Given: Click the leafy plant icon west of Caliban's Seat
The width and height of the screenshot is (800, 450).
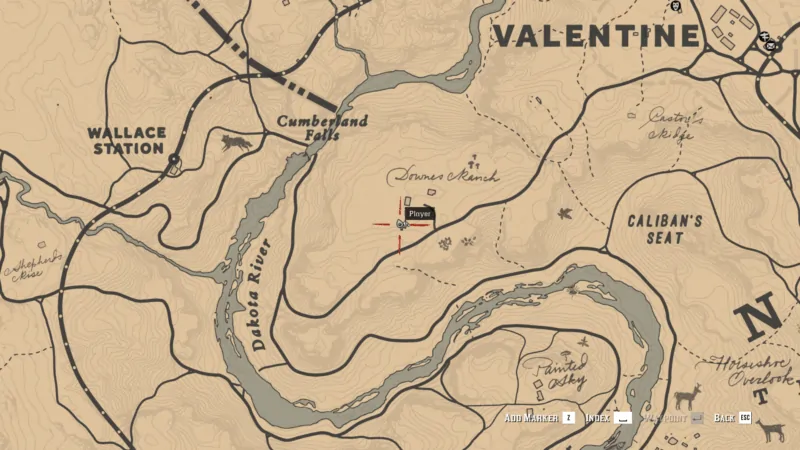Looking at the screenshot, I should tap(565, 213).
